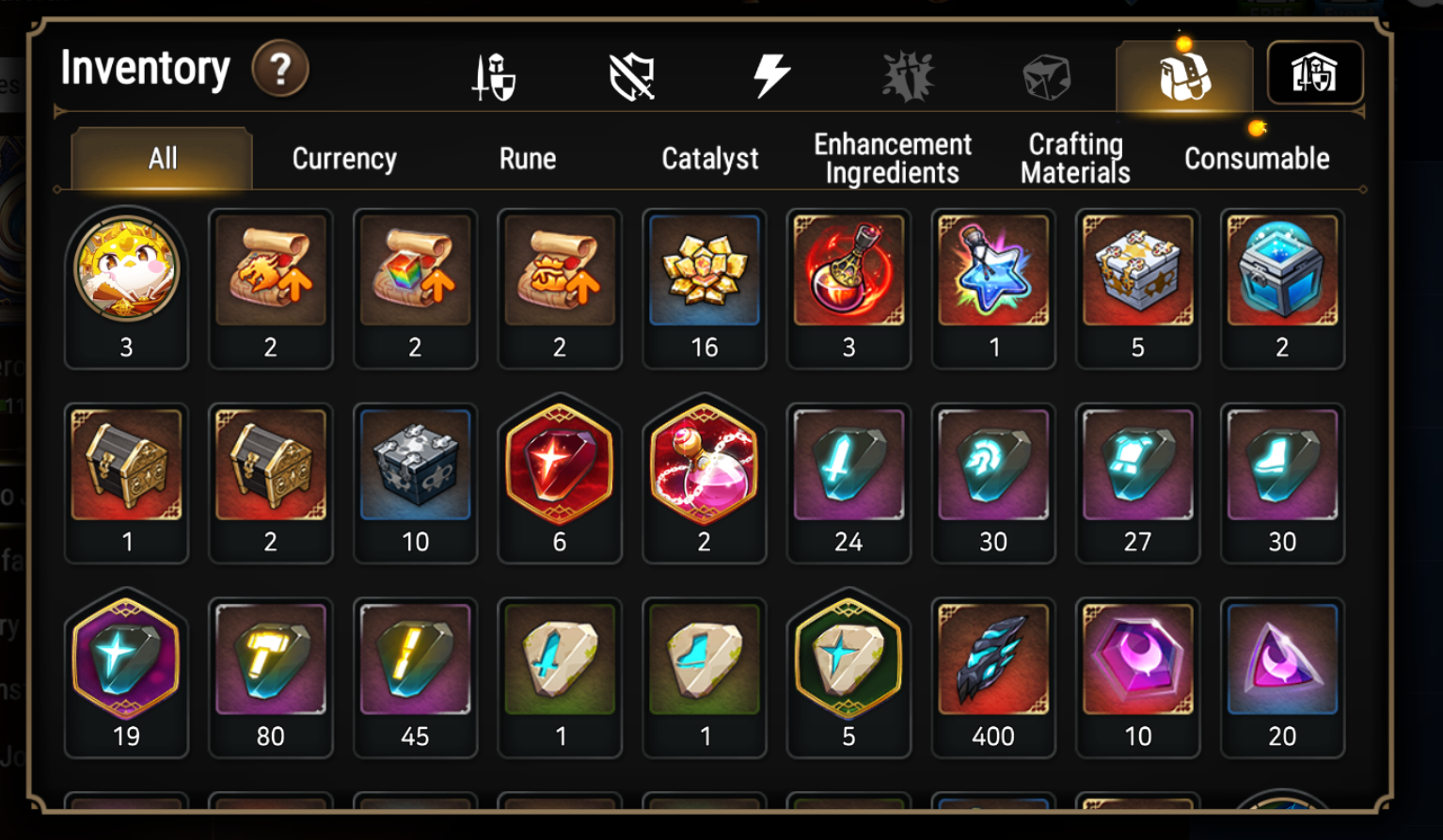
Task: Select the All items filter
Action: [x=160, y=157]
